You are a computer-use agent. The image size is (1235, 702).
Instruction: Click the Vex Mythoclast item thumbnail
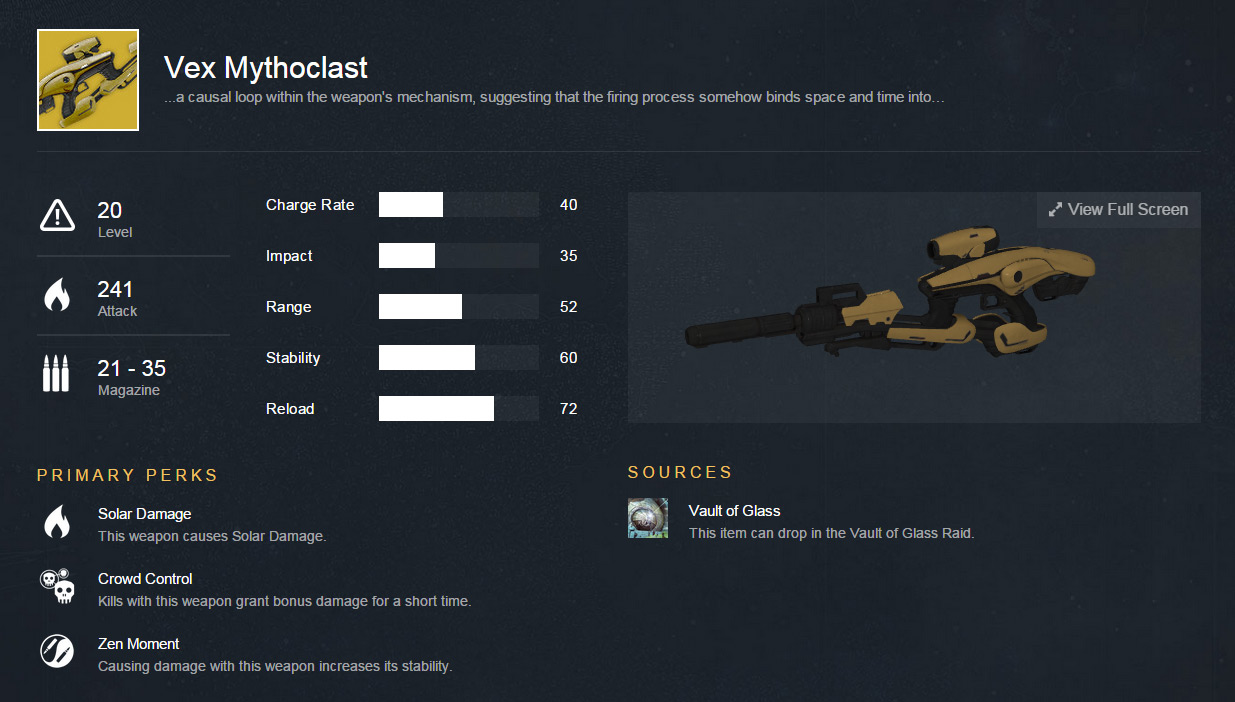(x=88, y=80)
